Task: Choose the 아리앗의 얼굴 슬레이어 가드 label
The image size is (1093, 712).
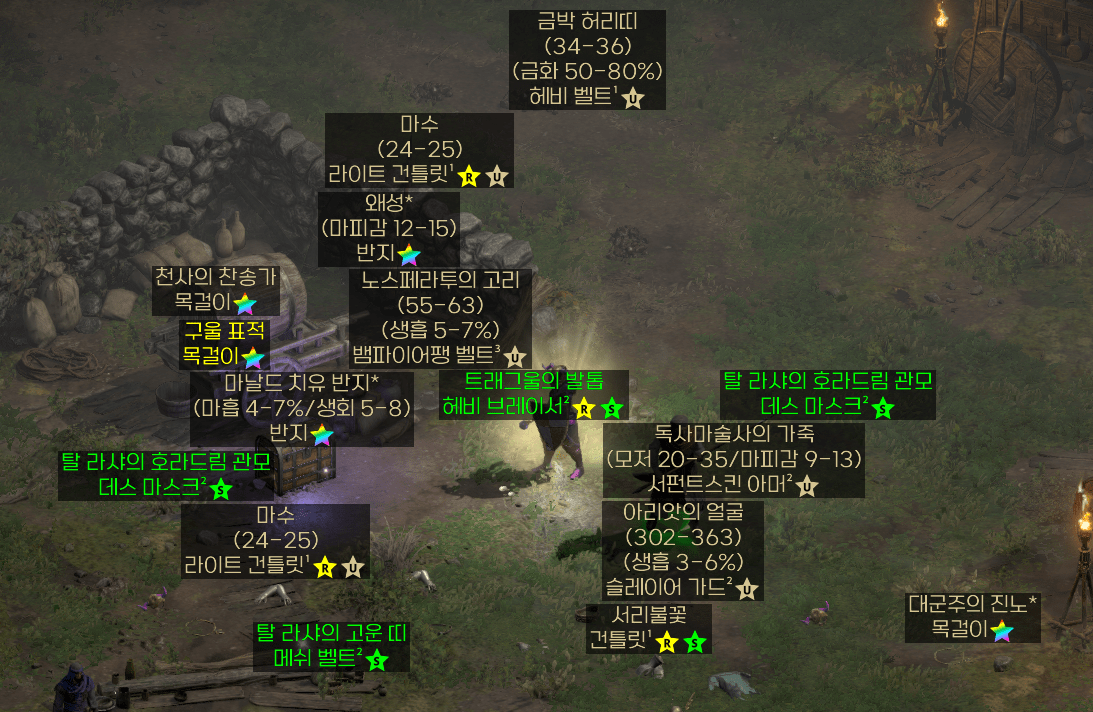Action: pyautogui.click(x=684, y=550)
